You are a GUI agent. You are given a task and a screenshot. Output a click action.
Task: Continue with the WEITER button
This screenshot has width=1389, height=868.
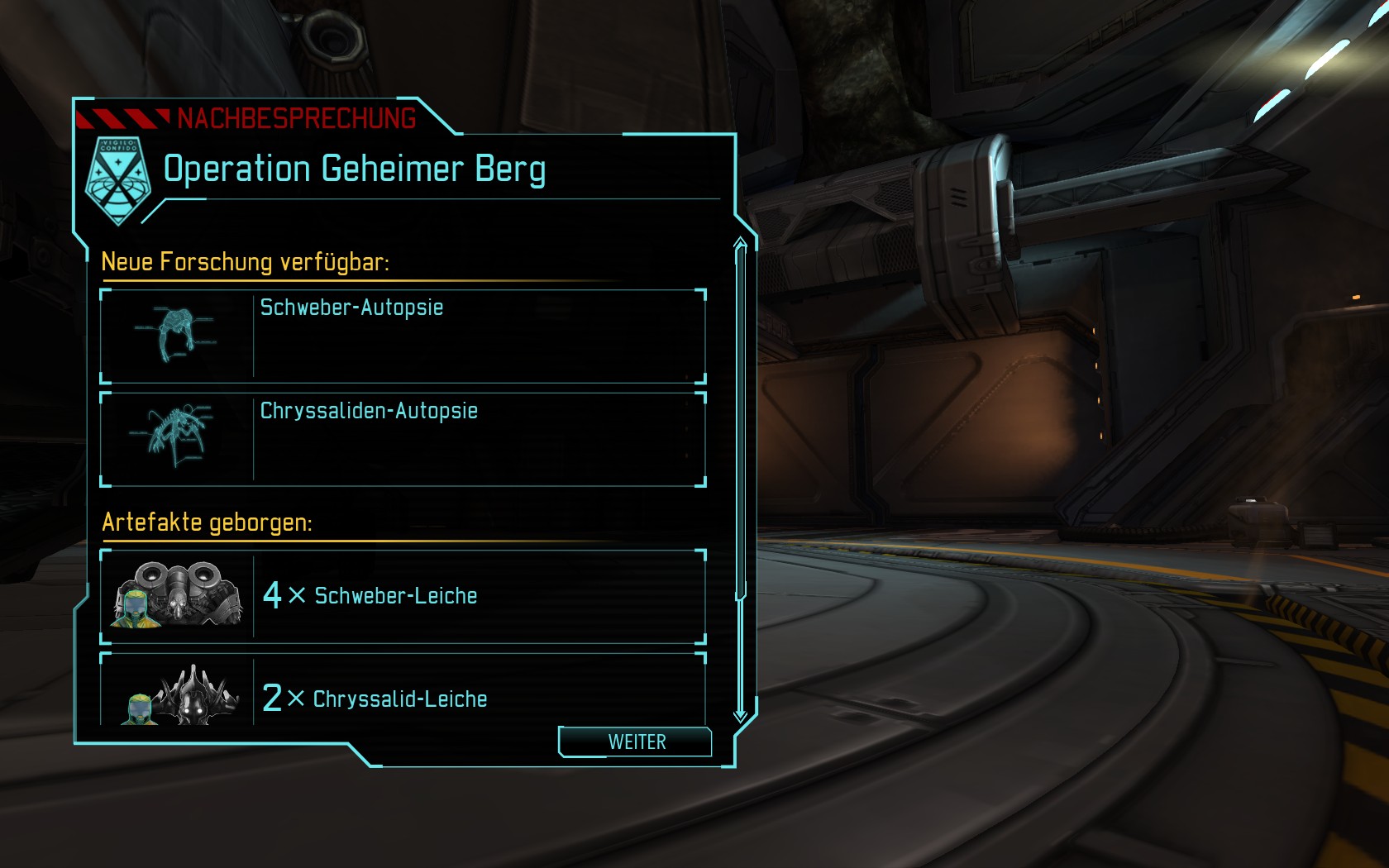(635, 742)
